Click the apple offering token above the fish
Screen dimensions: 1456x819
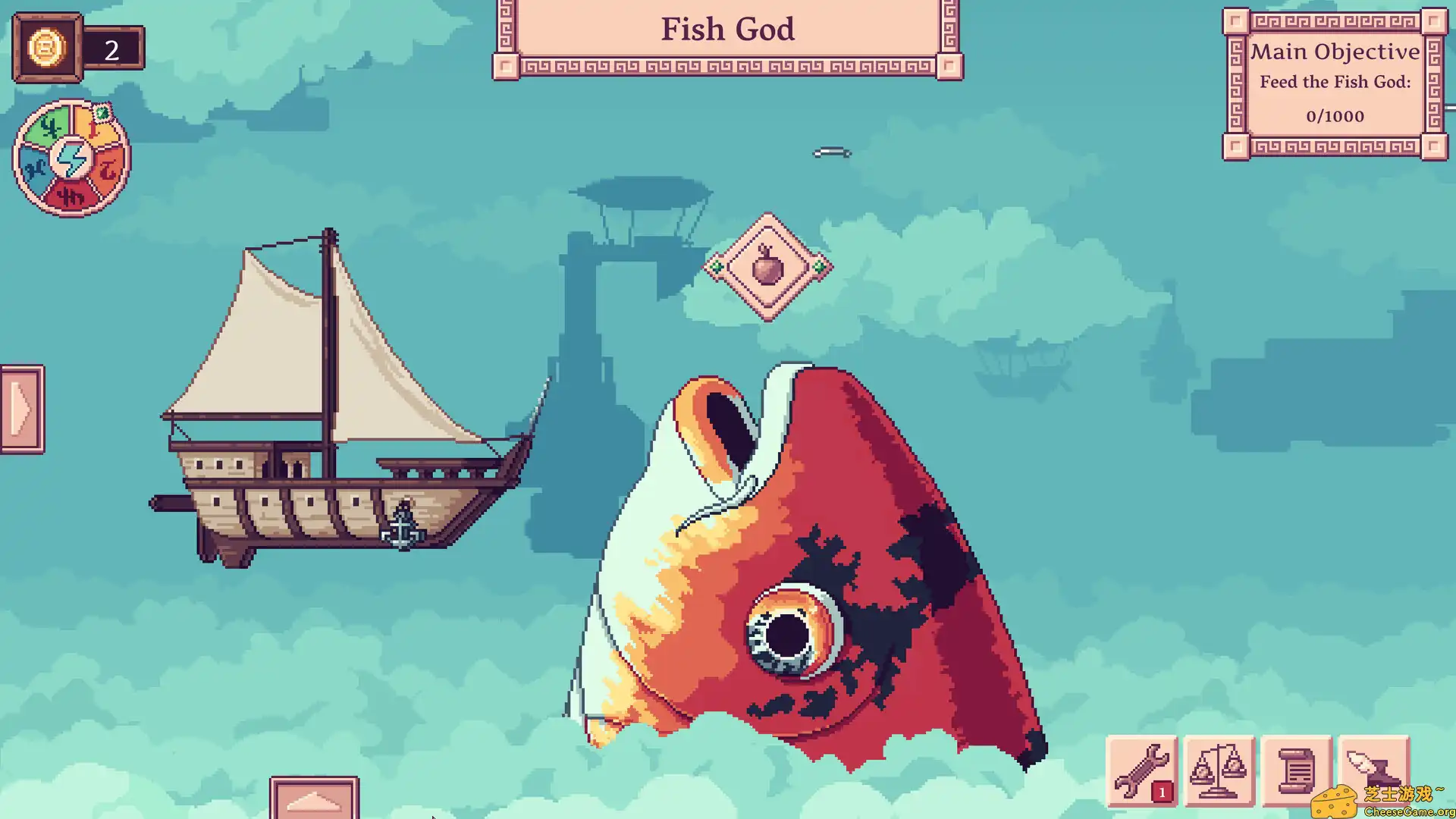pyautogui.click(x=768, y=268)
